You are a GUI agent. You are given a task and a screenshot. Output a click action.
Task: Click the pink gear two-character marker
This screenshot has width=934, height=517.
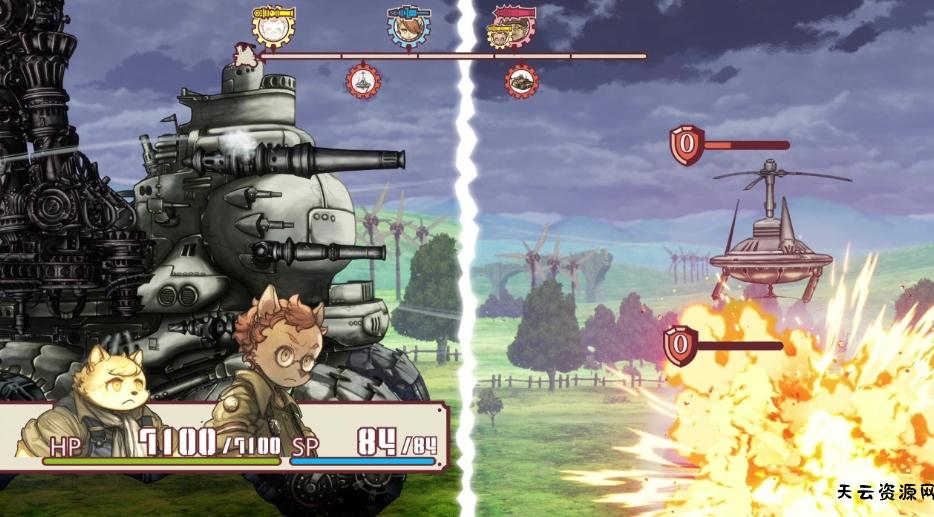[510, 29]
